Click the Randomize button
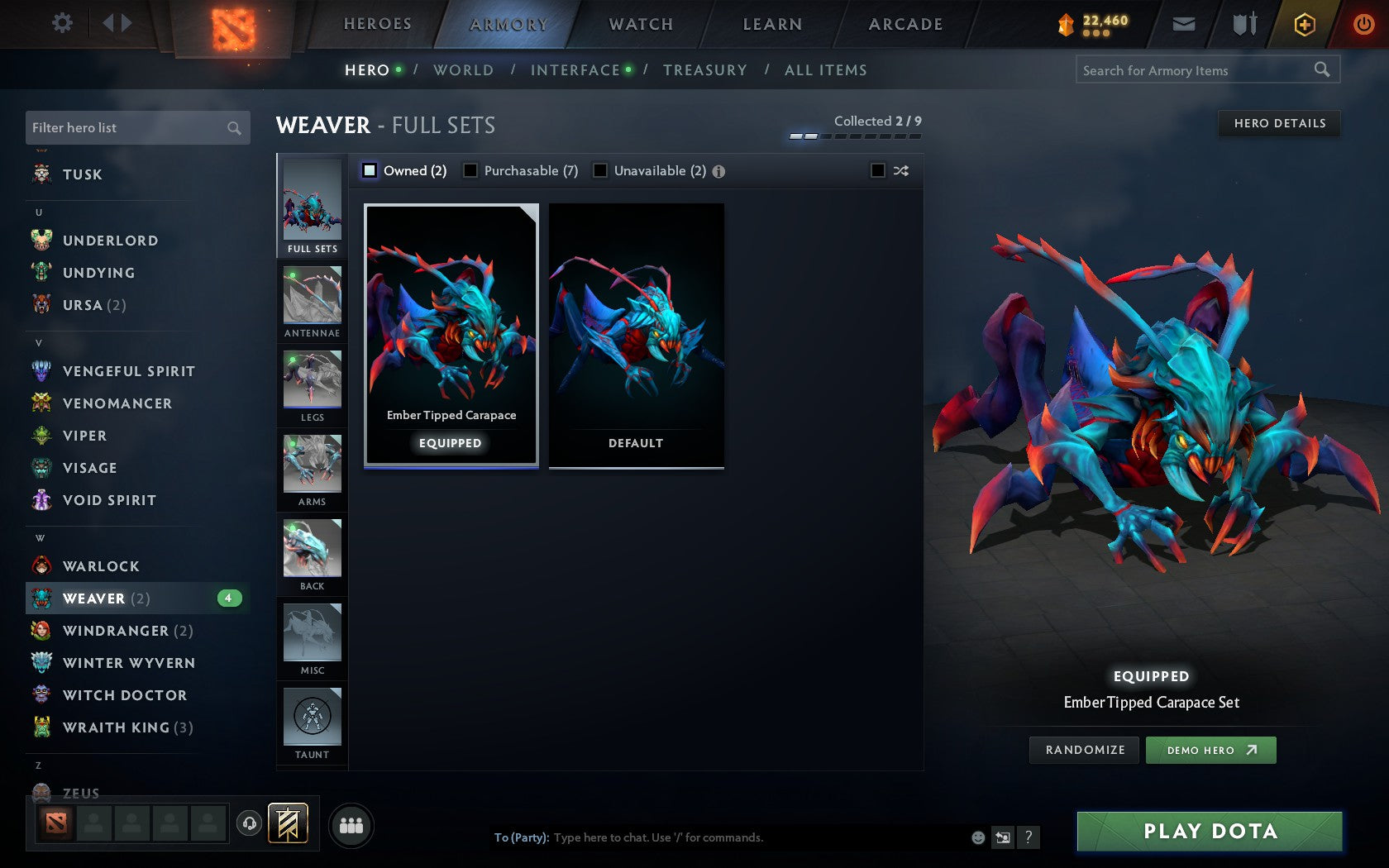Screen dimensions: 1389x868 pos(1084,750)
